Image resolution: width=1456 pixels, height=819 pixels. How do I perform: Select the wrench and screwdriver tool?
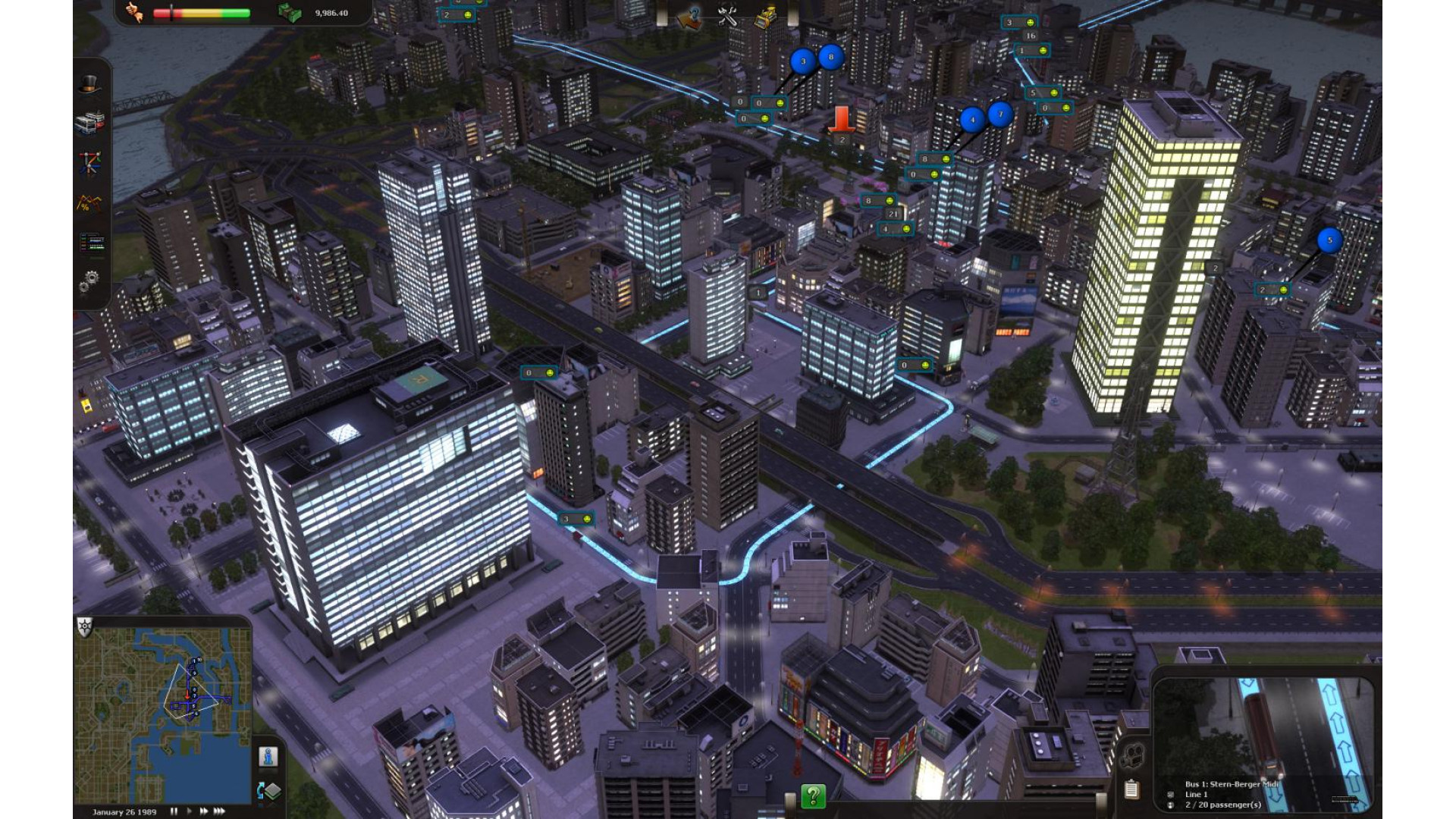(728, 17)
